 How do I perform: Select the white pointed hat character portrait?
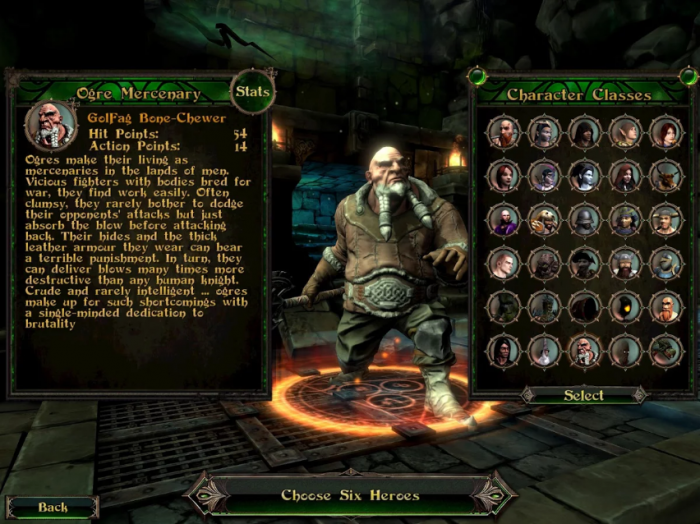[545, 350]
